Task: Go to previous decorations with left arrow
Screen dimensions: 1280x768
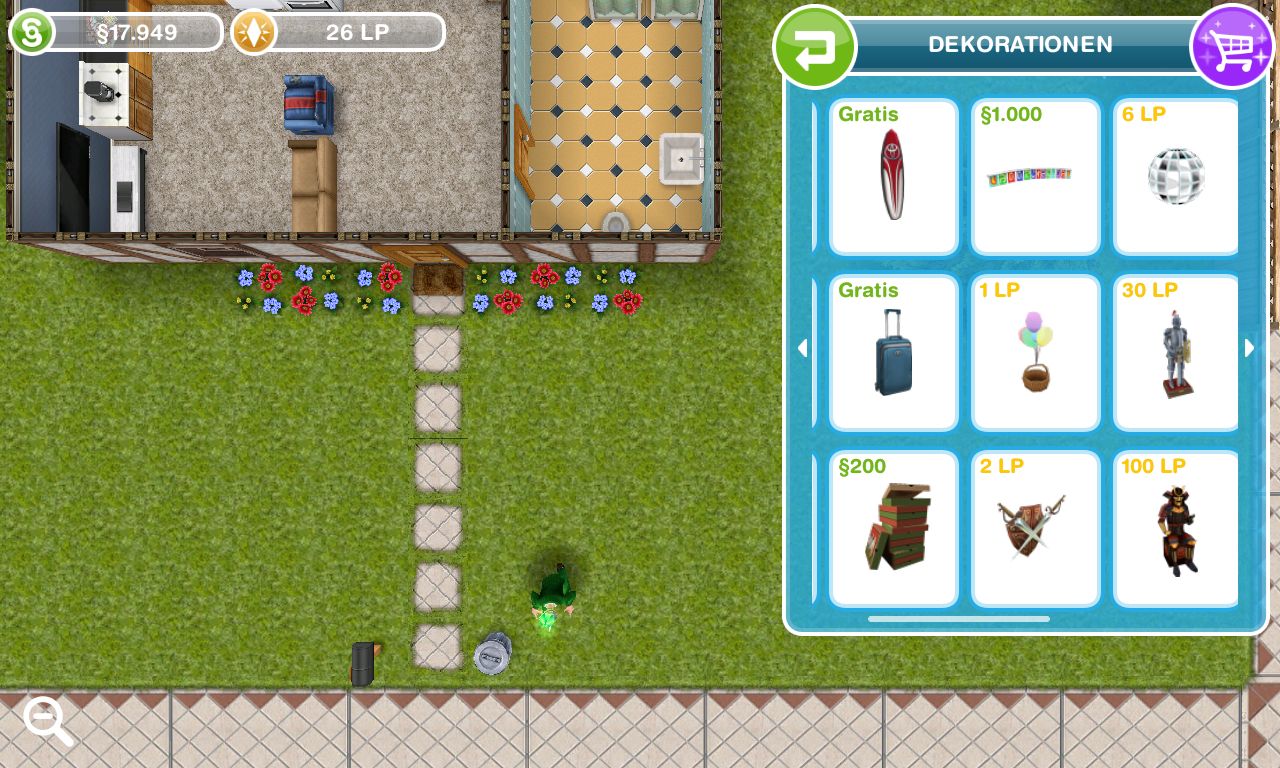Action: [802, 348]
